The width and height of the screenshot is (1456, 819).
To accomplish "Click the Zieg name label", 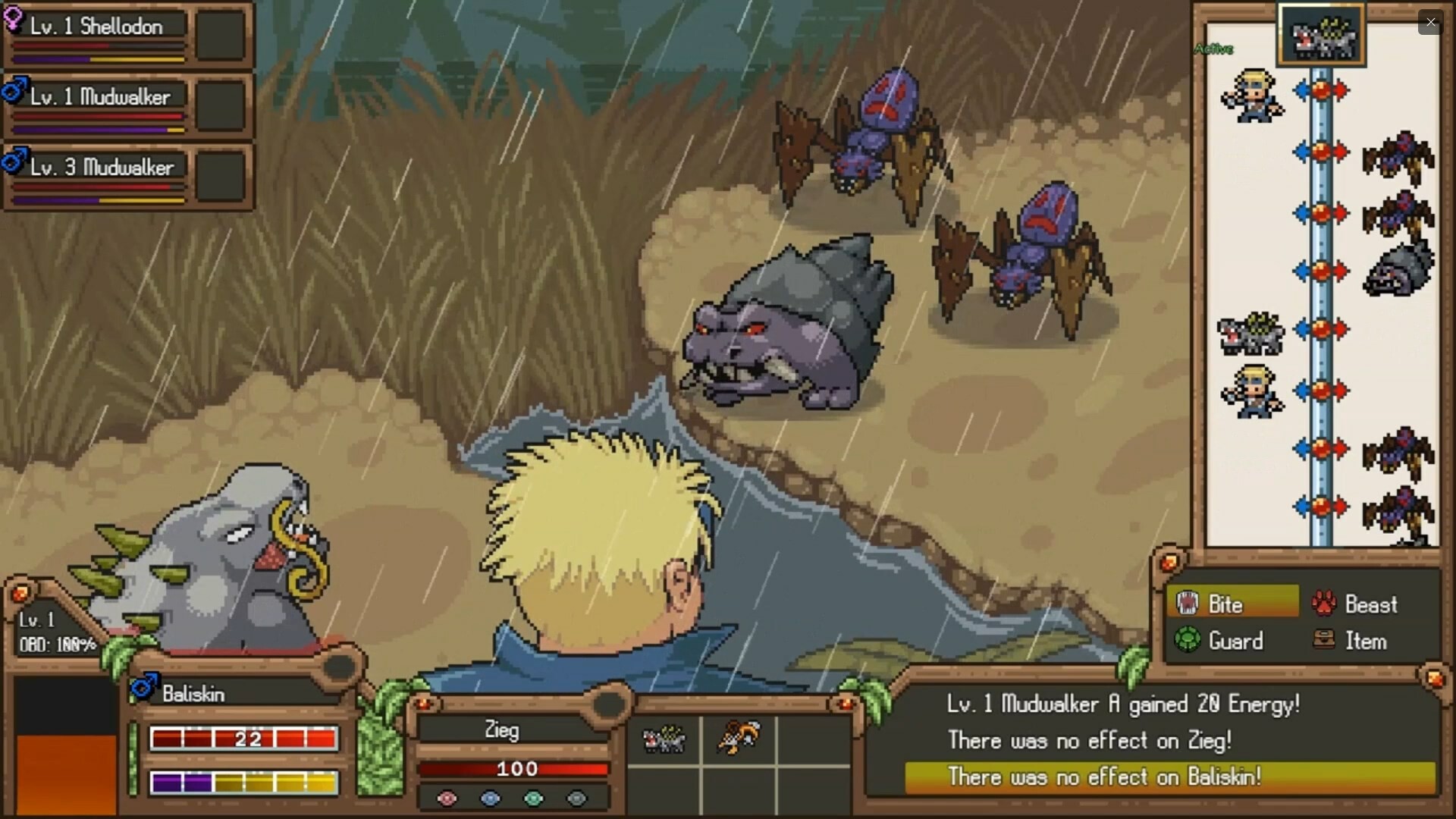I will (x=502, y=730).
